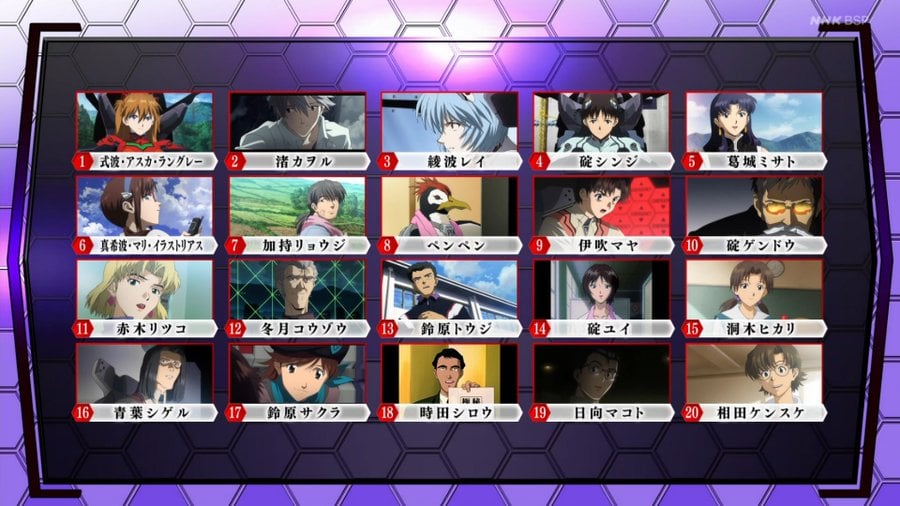Viewport: 900px width, 506px height.
Task: Select the 式波・アスカ・ラングレー character tile
Action: click(x=145, y=122)
